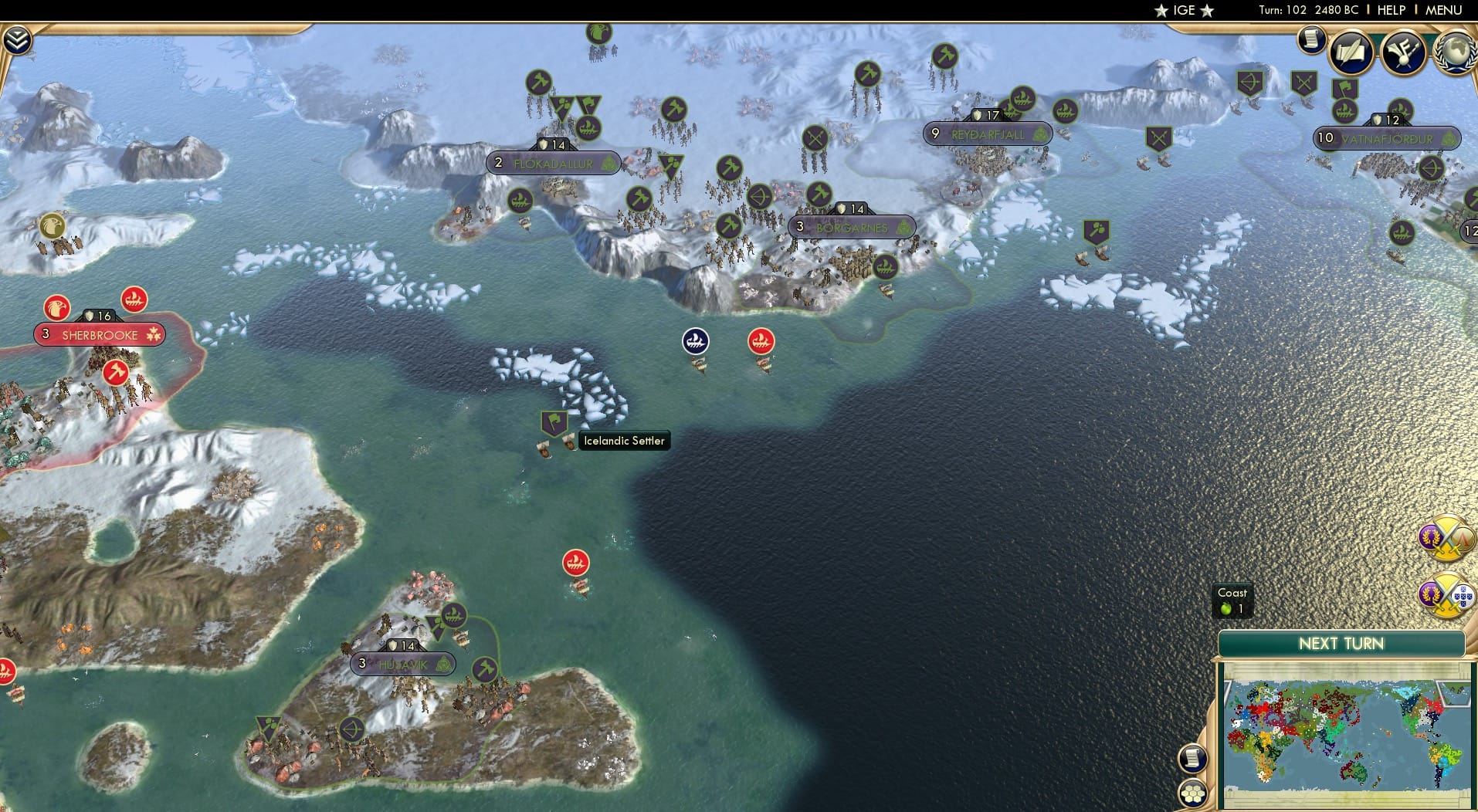Screen dimensions: 1478x812
Task: Open the Húsavík city banner
Action: tap(403, 663)
